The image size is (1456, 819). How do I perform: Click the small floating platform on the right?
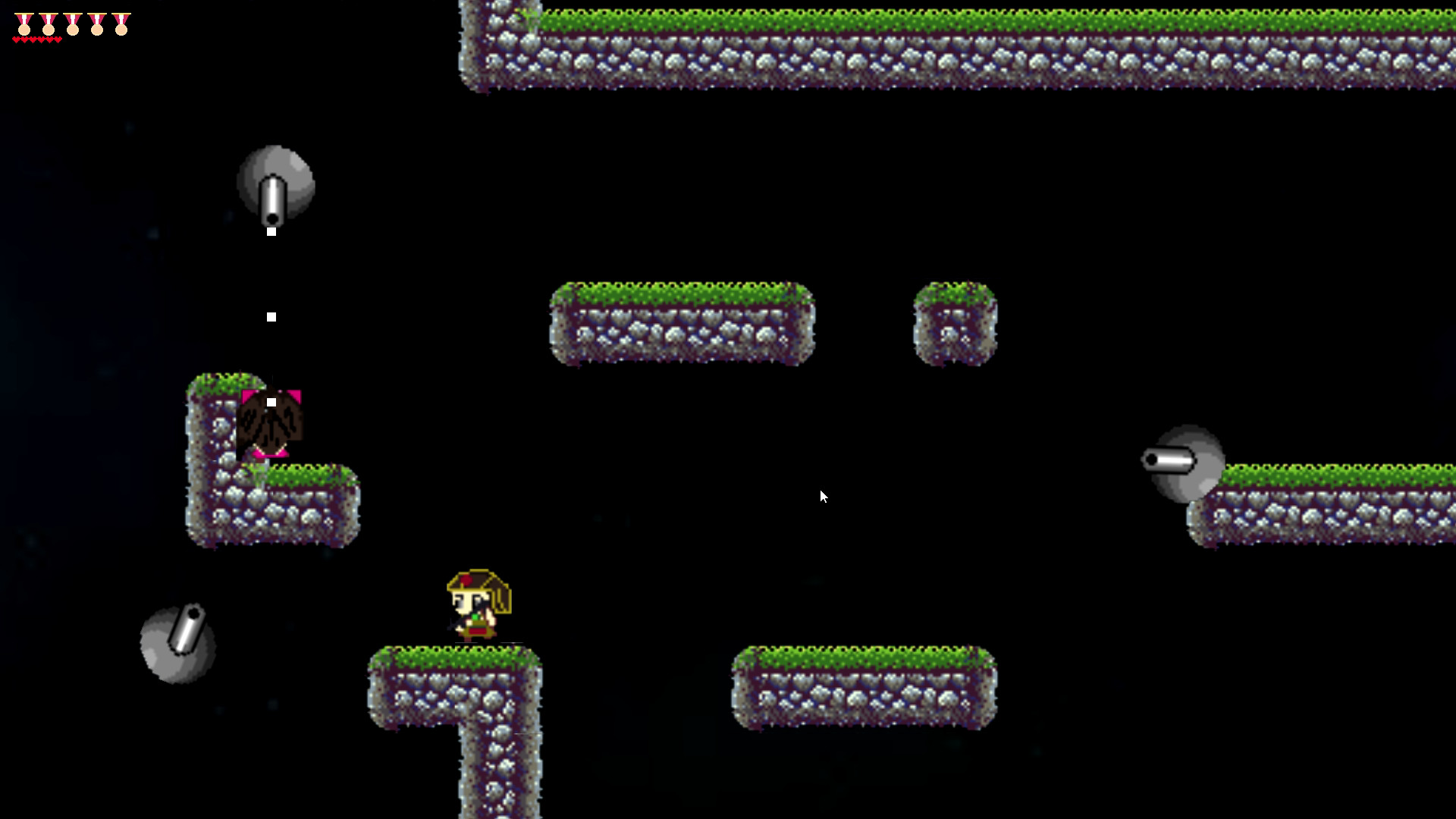pyautogui.click(x=954, y=326)
